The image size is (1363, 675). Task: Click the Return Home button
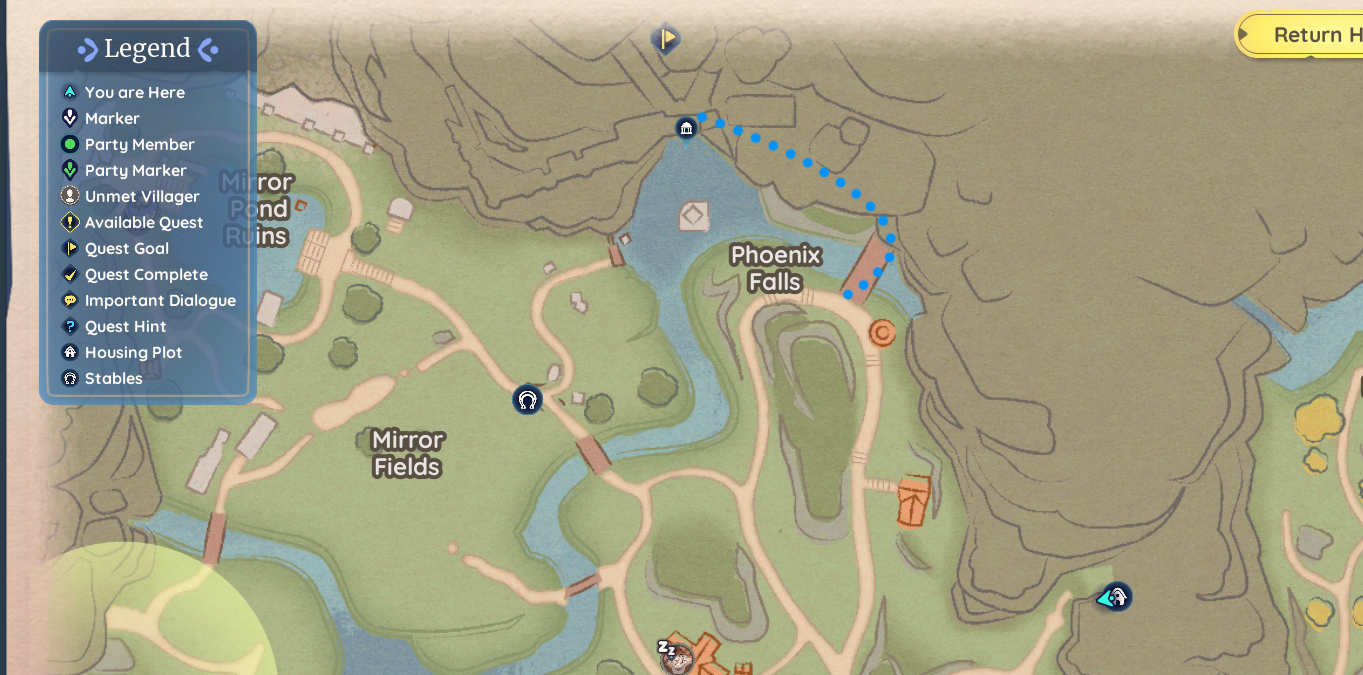(x=1304, y=35)
